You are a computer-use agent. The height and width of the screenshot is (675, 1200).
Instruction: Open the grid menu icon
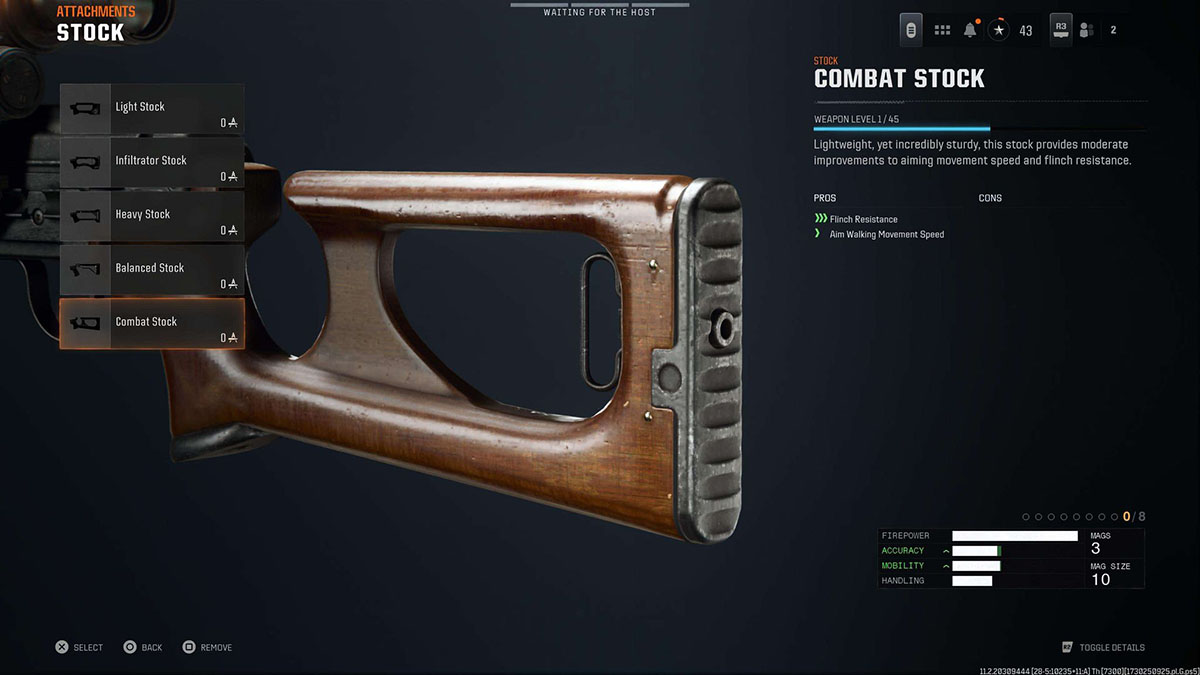tap(942, 30)
